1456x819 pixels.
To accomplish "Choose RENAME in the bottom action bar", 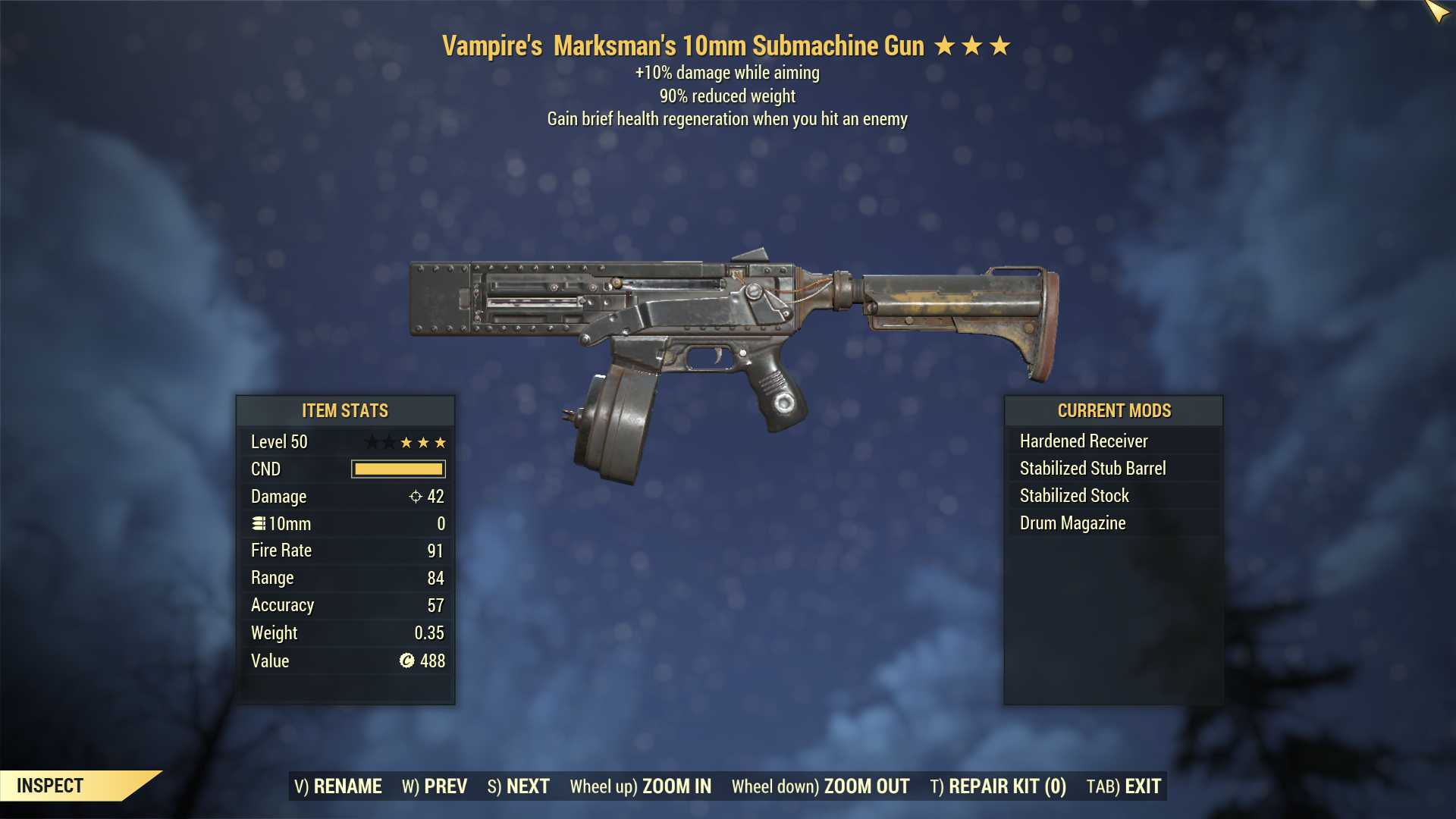I will [338, 786].
